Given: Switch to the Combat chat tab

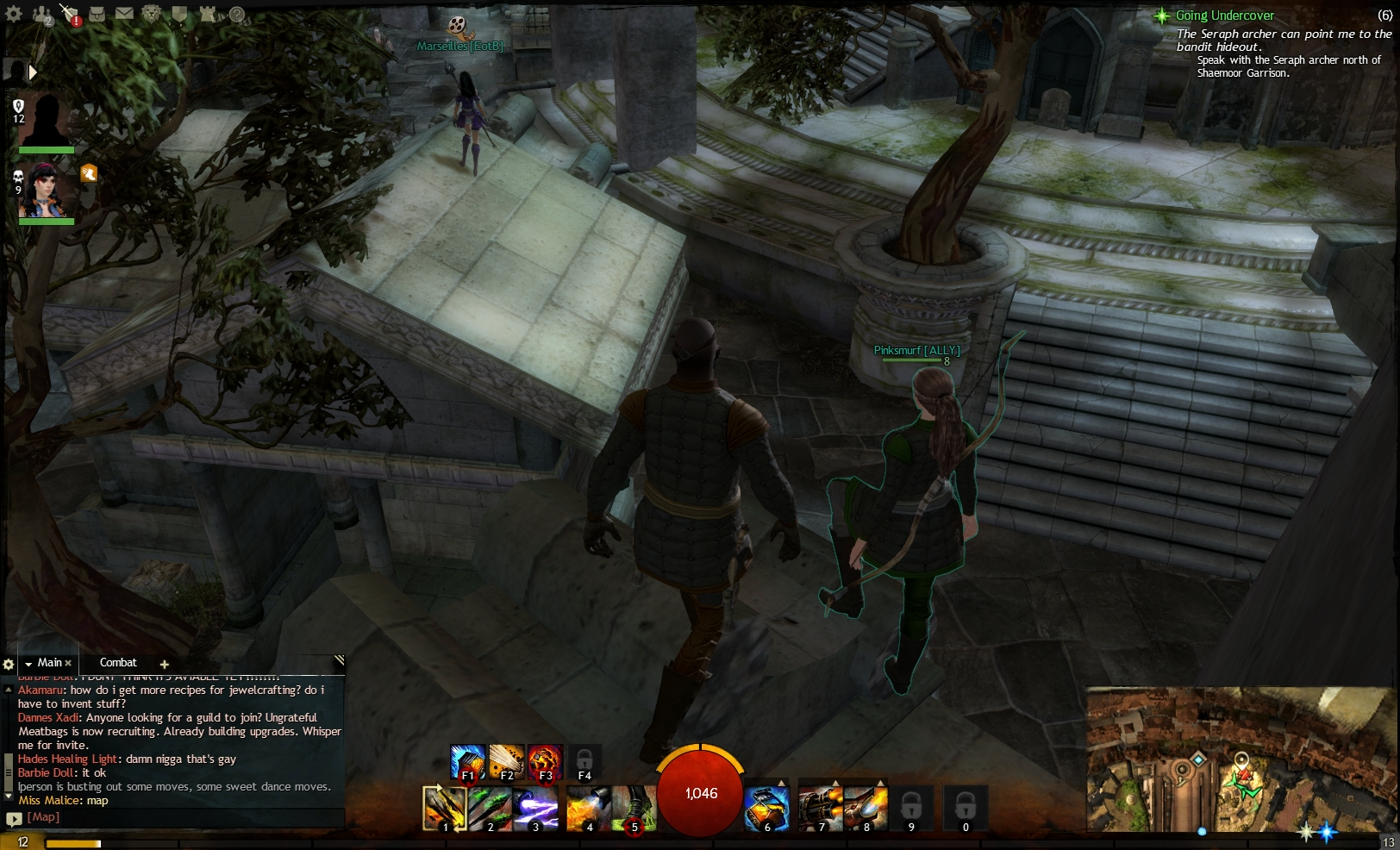Looking at the screenshot, I should (x=120, y=663).
